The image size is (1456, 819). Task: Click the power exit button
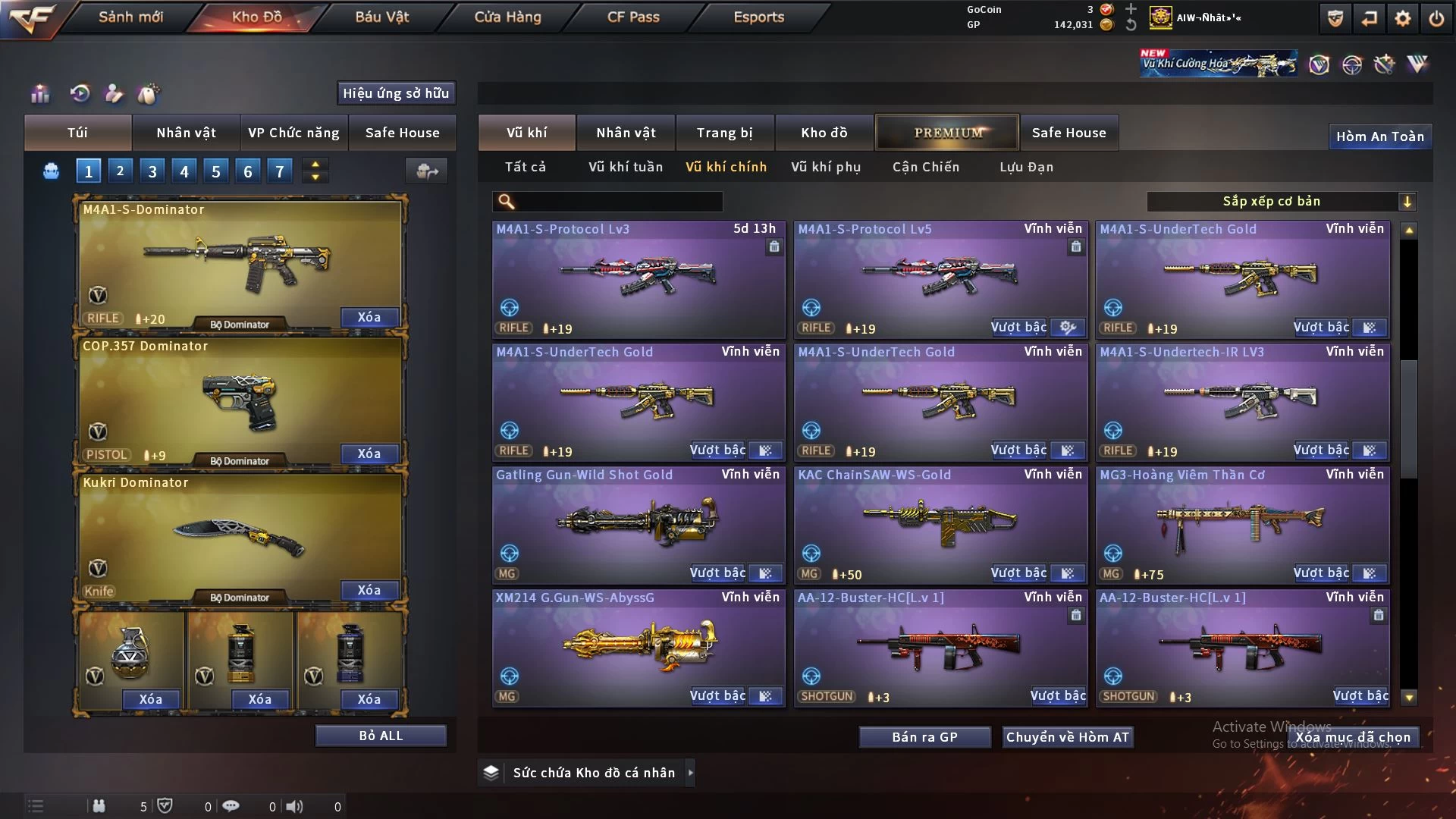click(x=1436, y=18)
